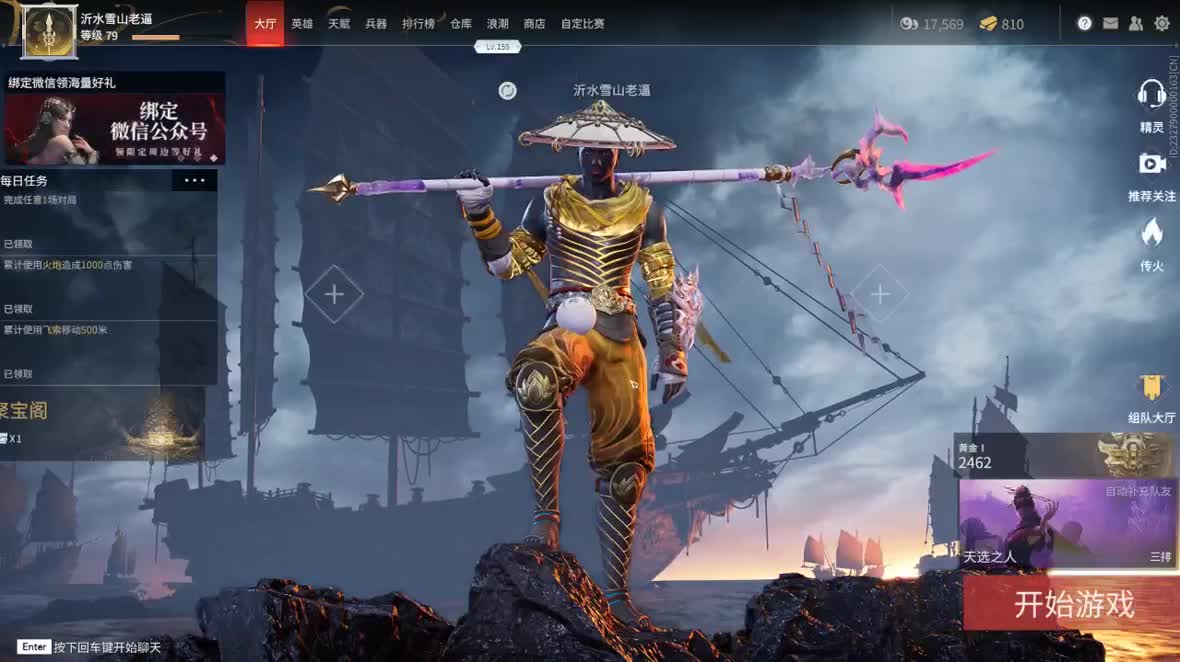1180x662 pixels.
Task: Change game mode via 天选之人 thumbnail
Action: 1067,523
